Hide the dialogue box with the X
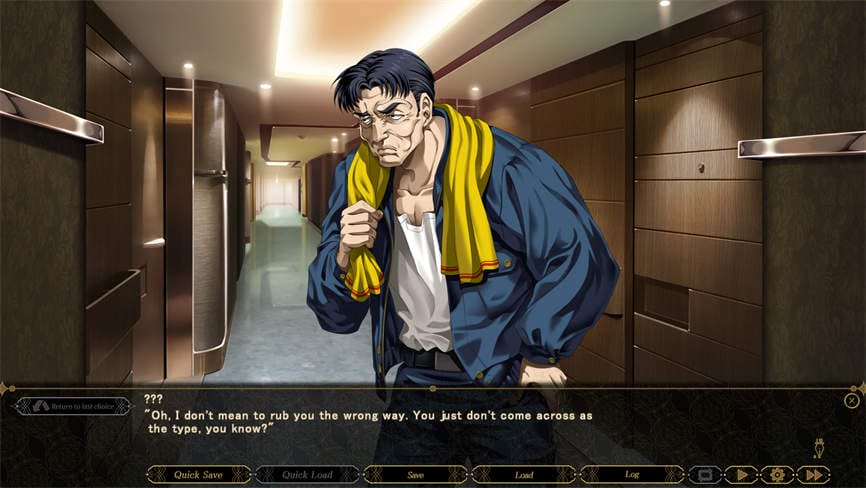 point(851,401)
